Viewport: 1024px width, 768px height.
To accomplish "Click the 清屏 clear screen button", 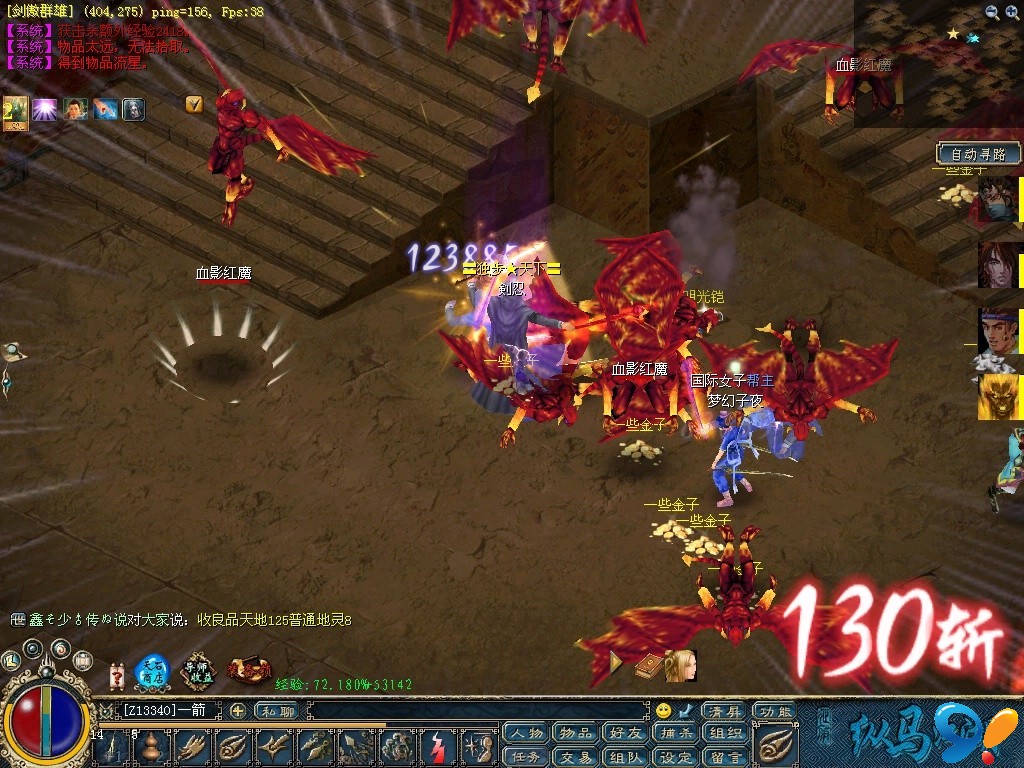I will coord(723,711).
